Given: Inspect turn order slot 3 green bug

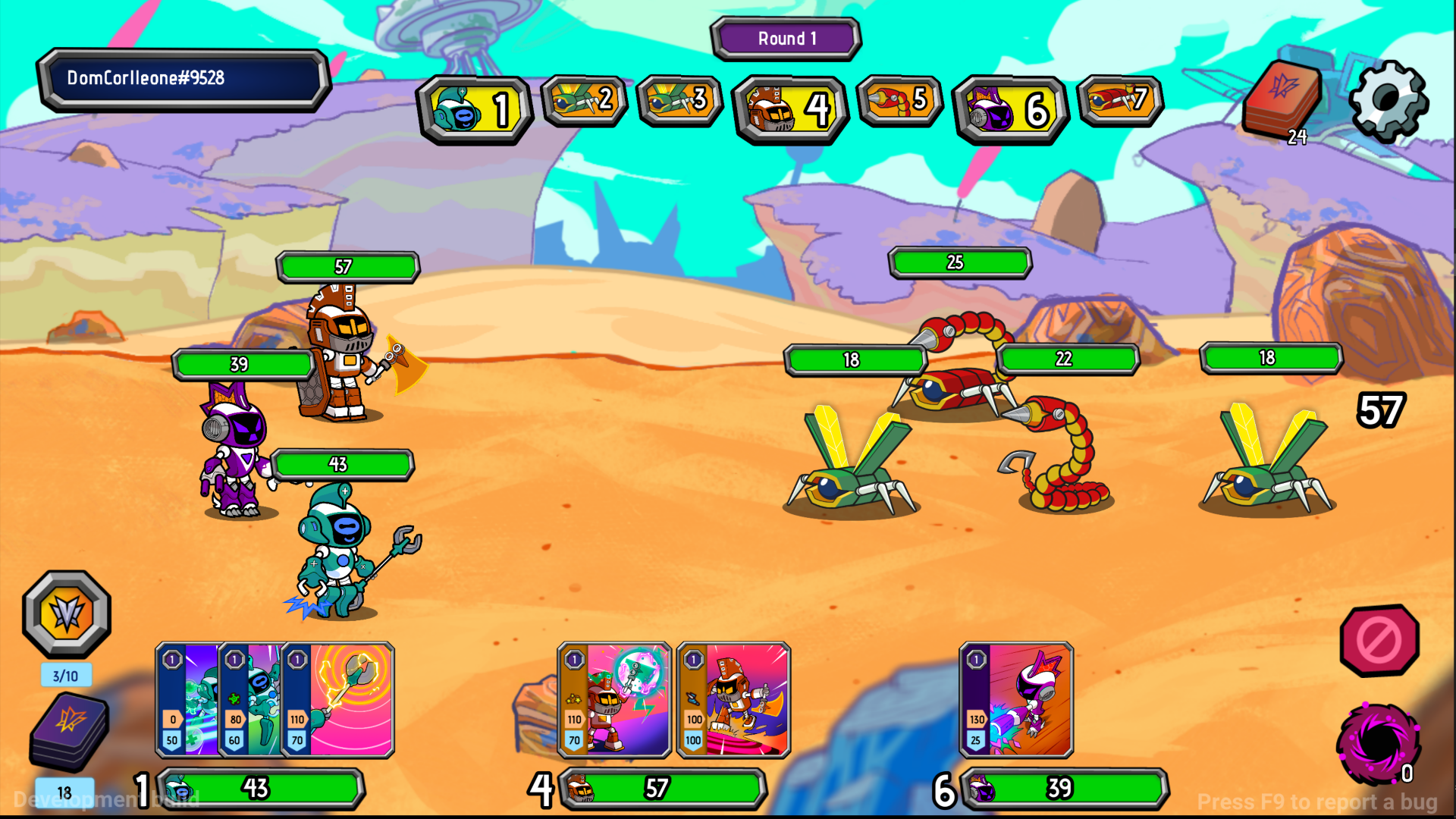Looking at the screenshot, I should (679, 100).
